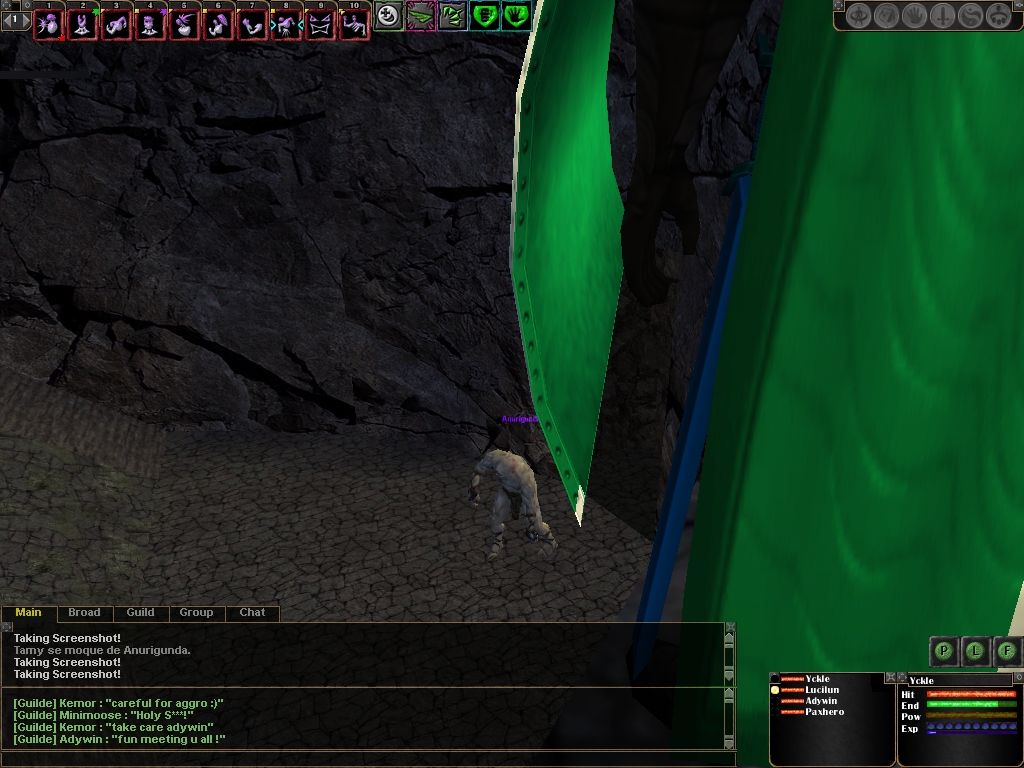Switch to the Broad chat tab
Viewport: 1024px width, 768px height.
point(84,613)
